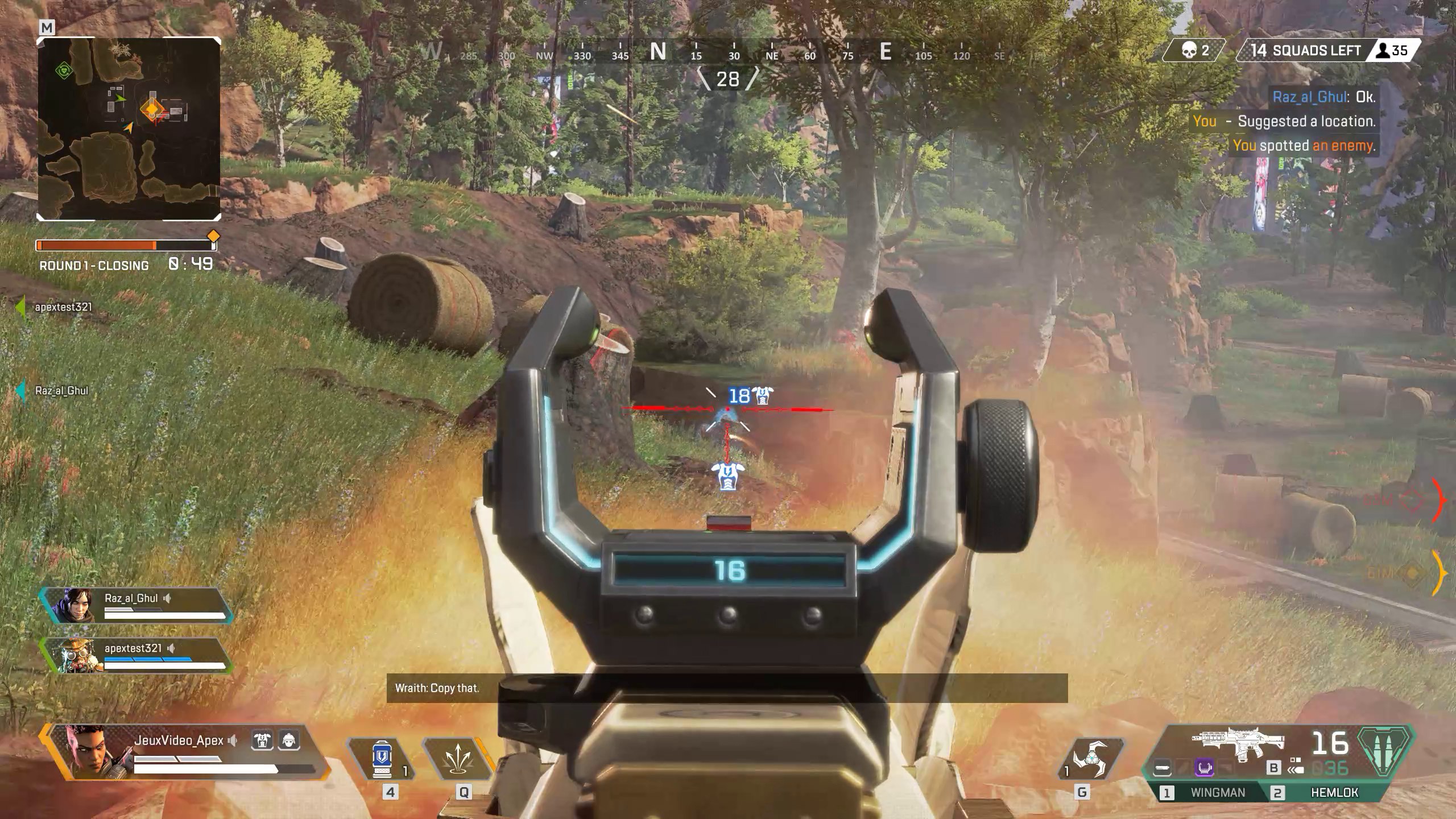The image size is (1456, 819).
Task: Click the body armor icon beside JeuxVideo_Apex
Action: coord(262,741)
